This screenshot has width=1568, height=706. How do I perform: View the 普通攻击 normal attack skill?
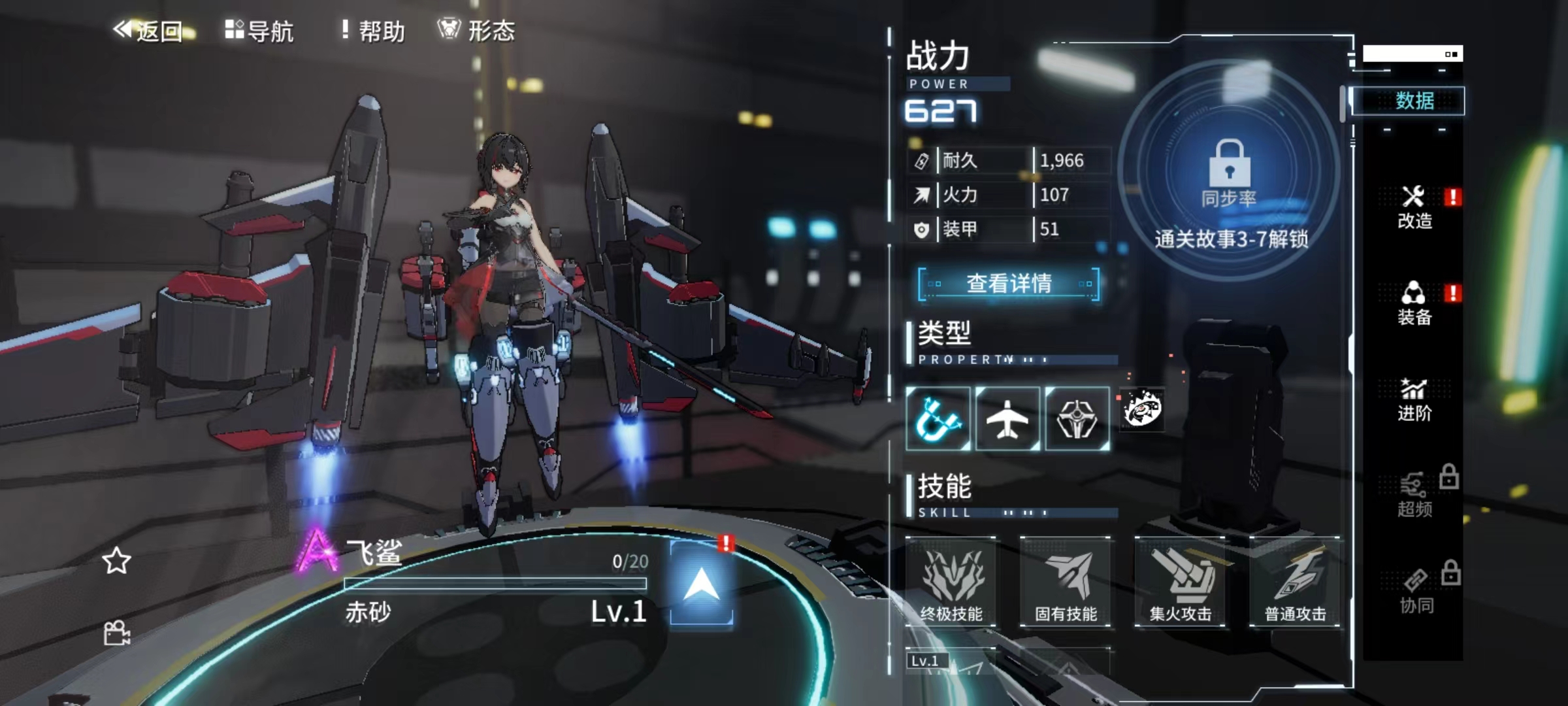pyautogui.click(x=1295, y=582)
